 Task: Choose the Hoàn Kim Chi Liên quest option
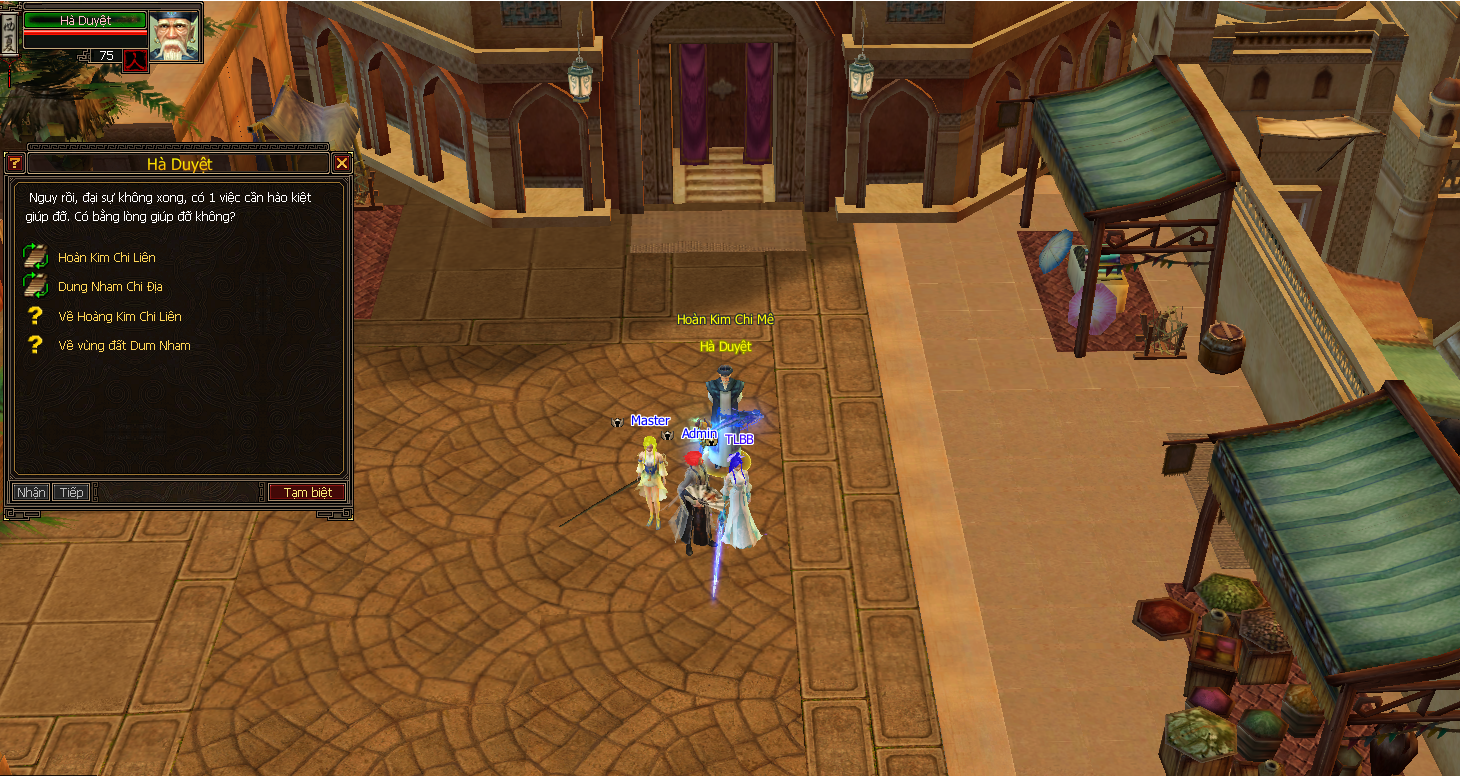point(106,258)
